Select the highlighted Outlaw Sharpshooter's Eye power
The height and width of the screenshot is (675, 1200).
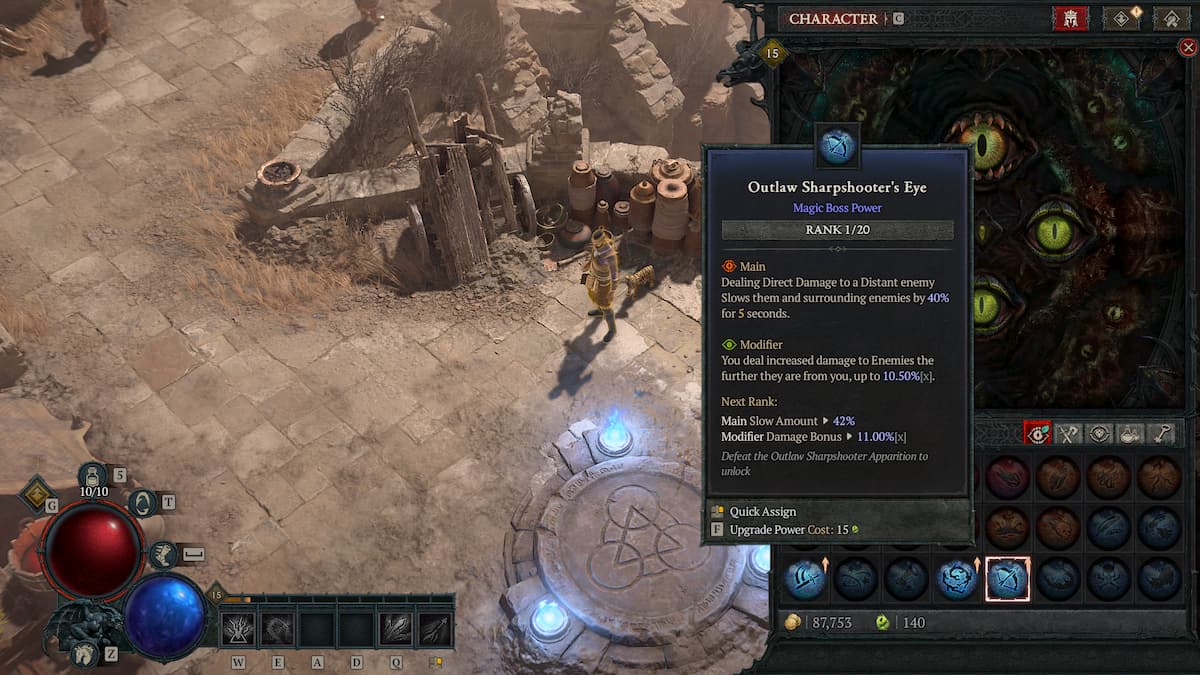(1008, 579)
